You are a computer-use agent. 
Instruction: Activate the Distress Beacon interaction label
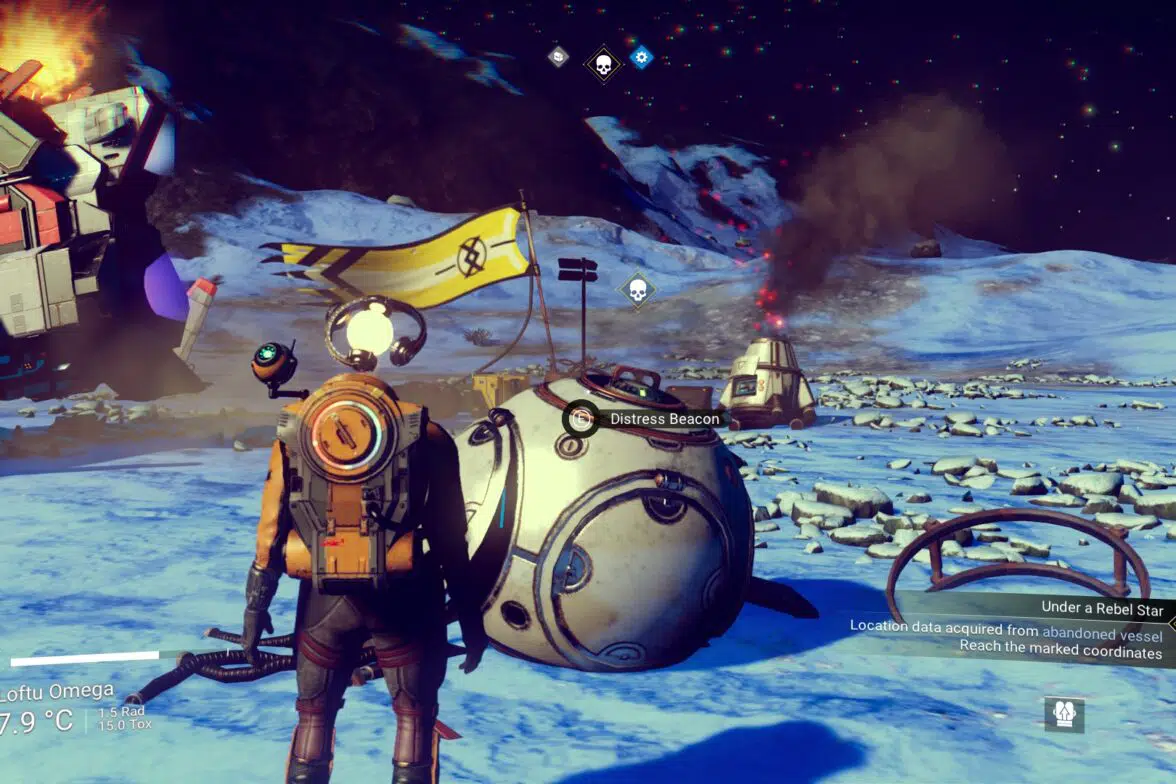point(648,418)
